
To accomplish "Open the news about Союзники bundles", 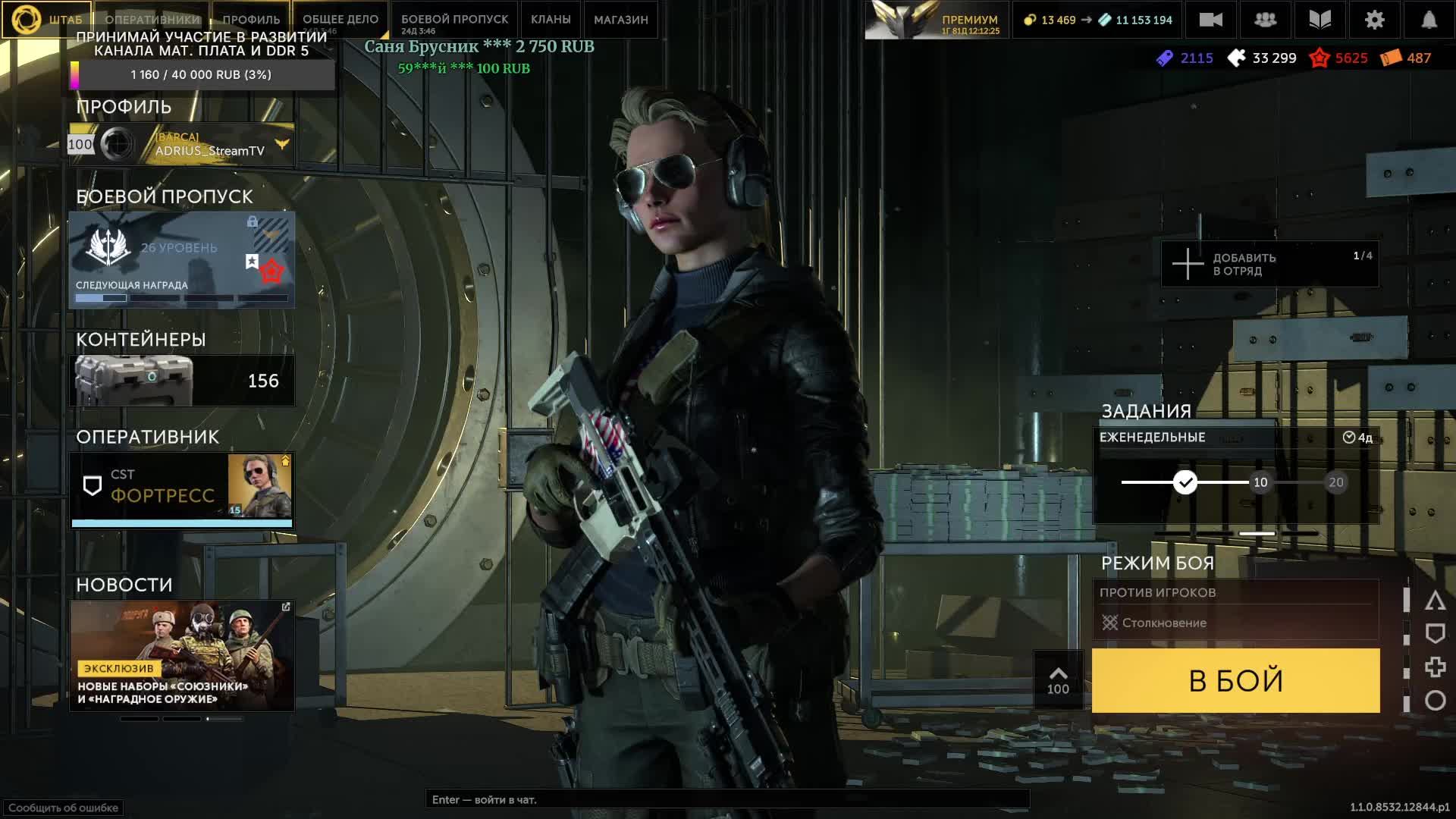I will tap(182, 655).
